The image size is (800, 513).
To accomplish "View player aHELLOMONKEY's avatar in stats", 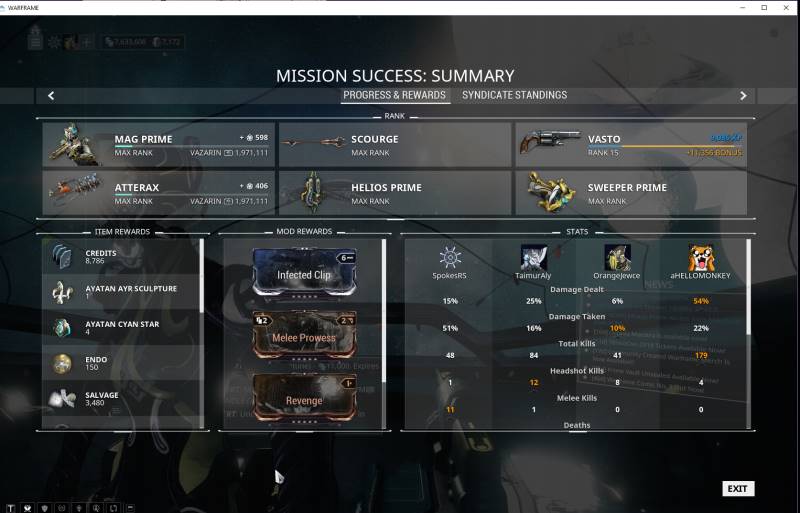I will coord(701,258).
